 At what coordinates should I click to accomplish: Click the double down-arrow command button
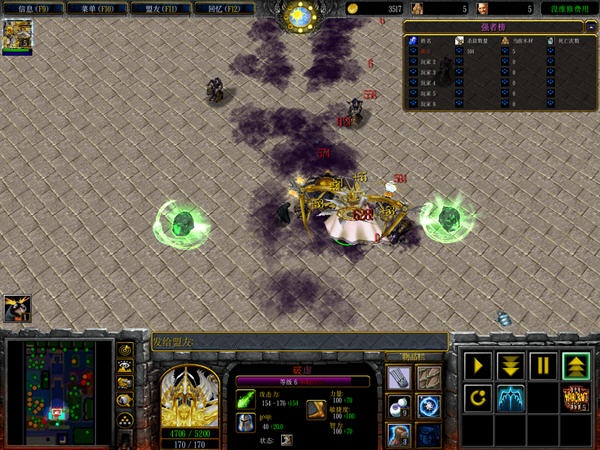[x=510, y=365]
